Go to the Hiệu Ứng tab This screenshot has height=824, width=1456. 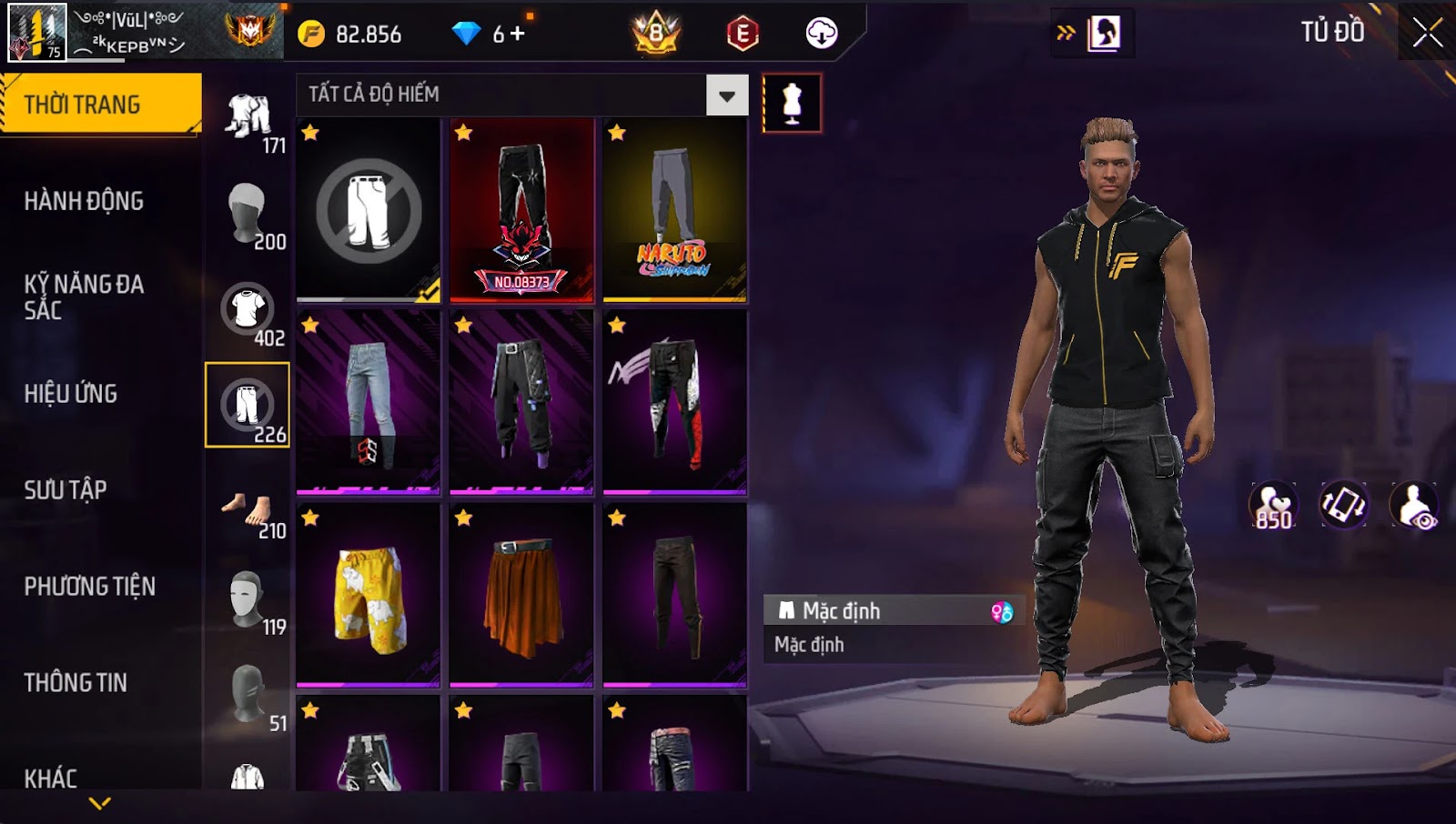tap(71, 394)
